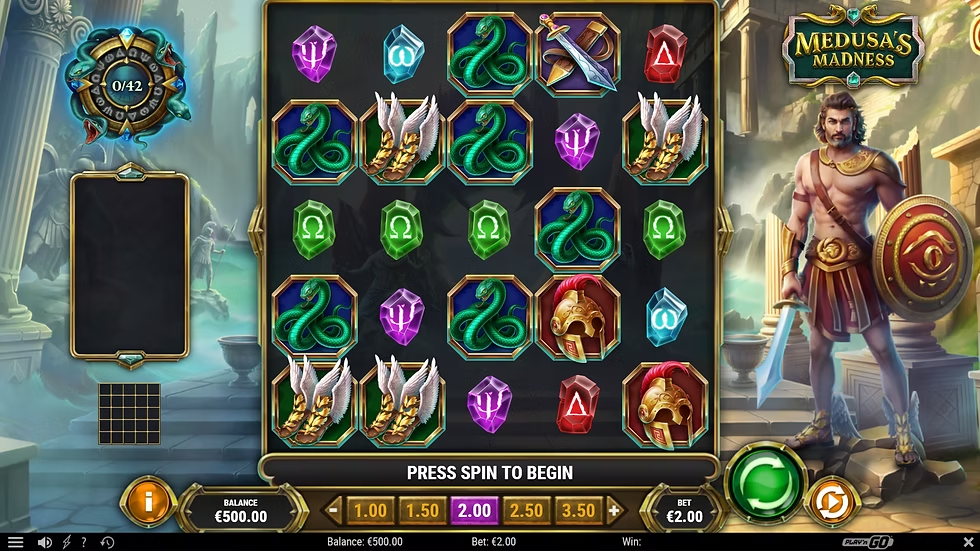The image size is (980, 551).
Task: Select the 2.00 bet amount
Action: [474, 510]
